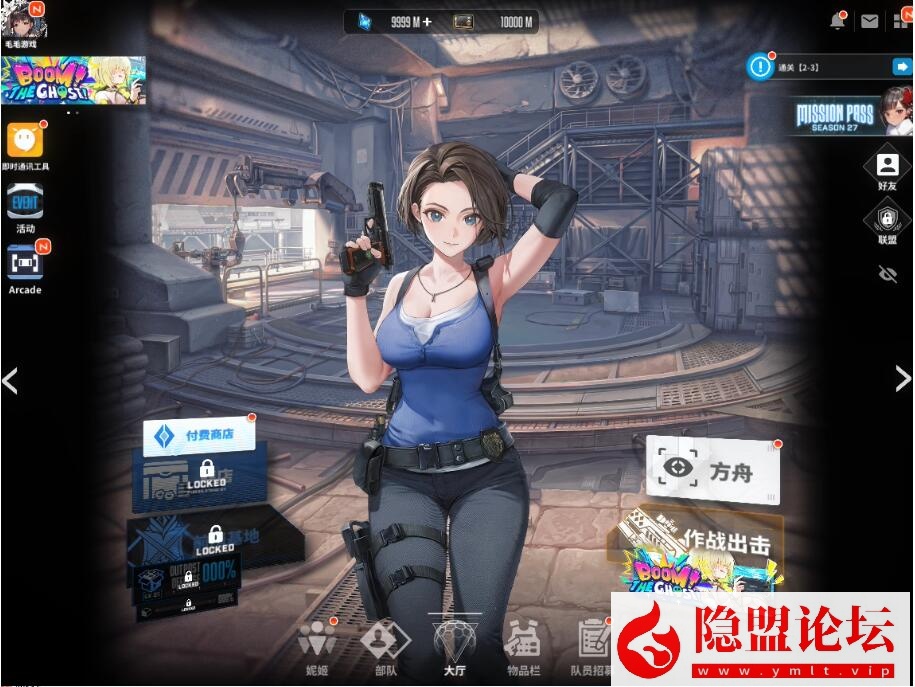Open the mailbox envelope icon
The image size is (915, 687).
(x=869, y=21)
